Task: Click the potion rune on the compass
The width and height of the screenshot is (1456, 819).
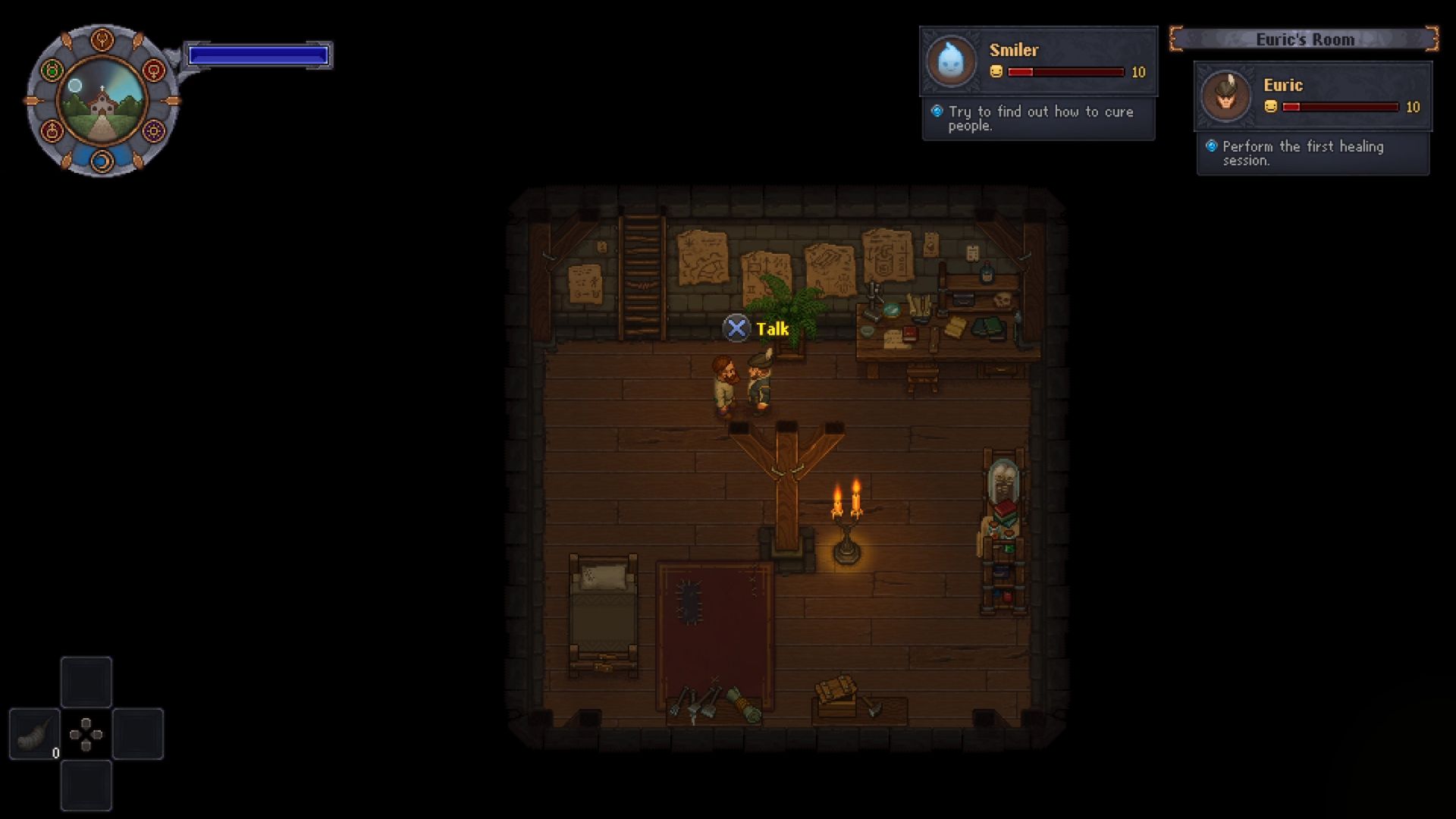Action: coord(52,131)
